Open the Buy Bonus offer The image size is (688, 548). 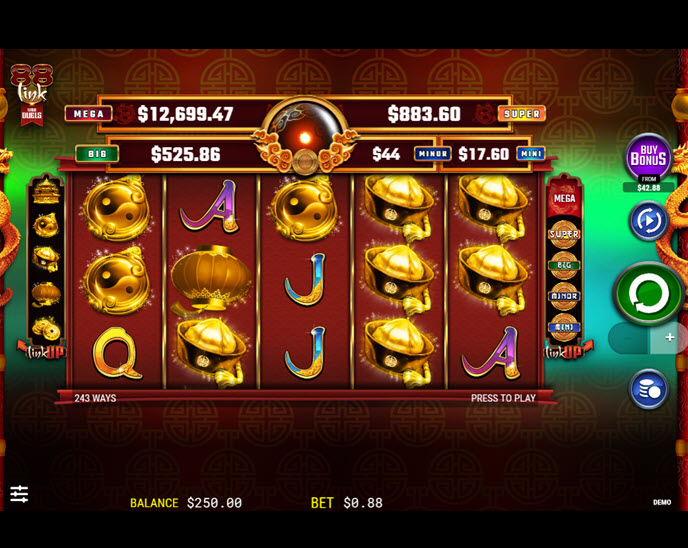click(648, 157)
